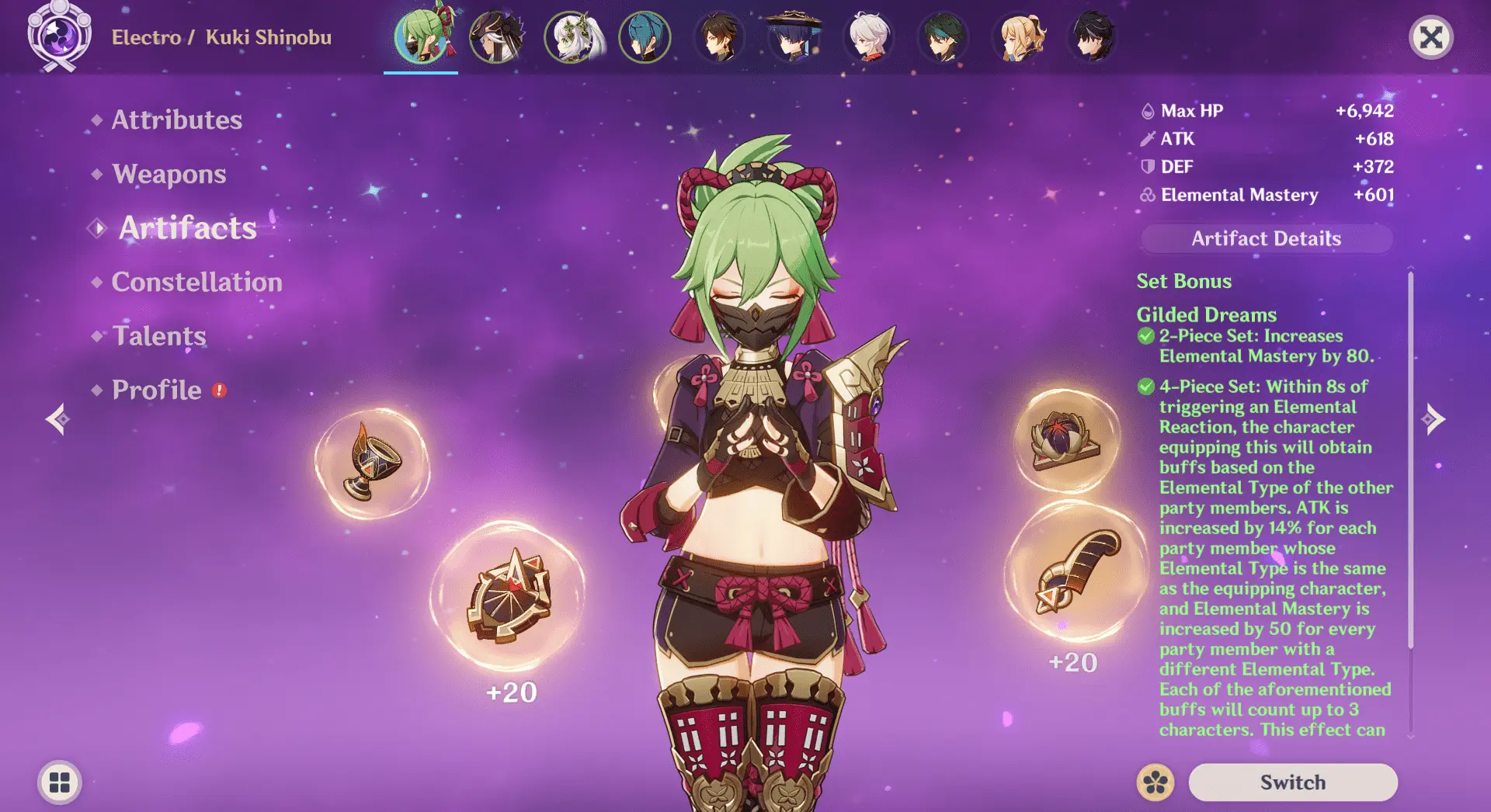1491x812 pixels.
Task: Open the Attributes menu entry
Action: pos(176,120)
